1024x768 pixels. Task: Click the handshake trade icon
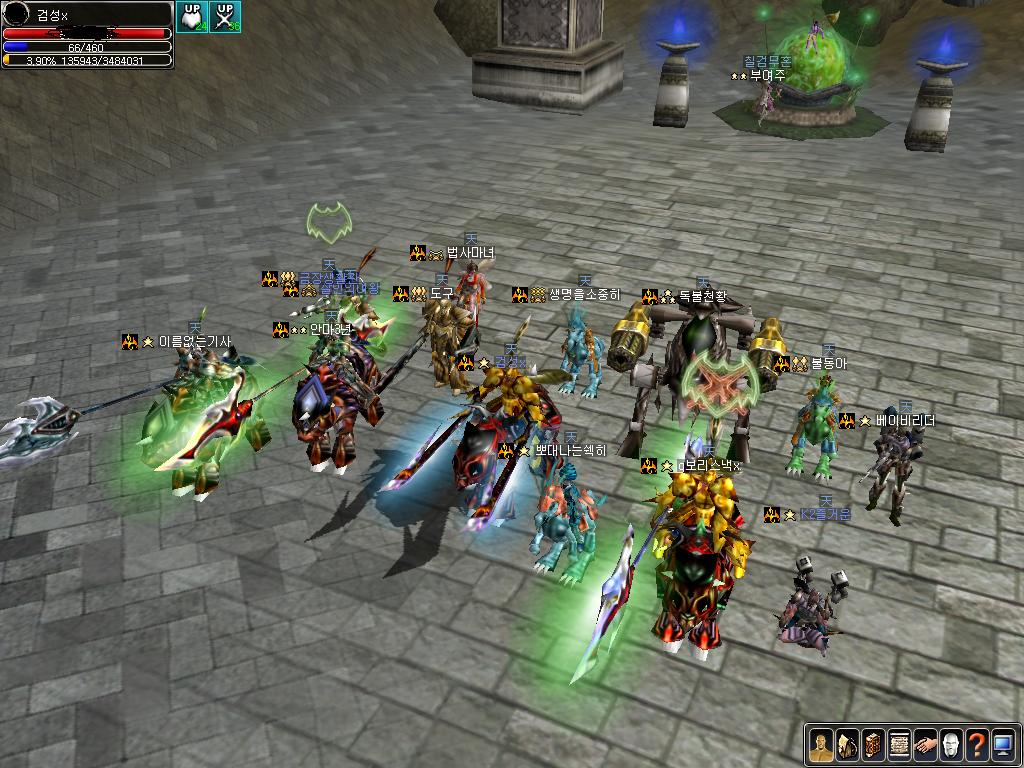pos(925,745)
